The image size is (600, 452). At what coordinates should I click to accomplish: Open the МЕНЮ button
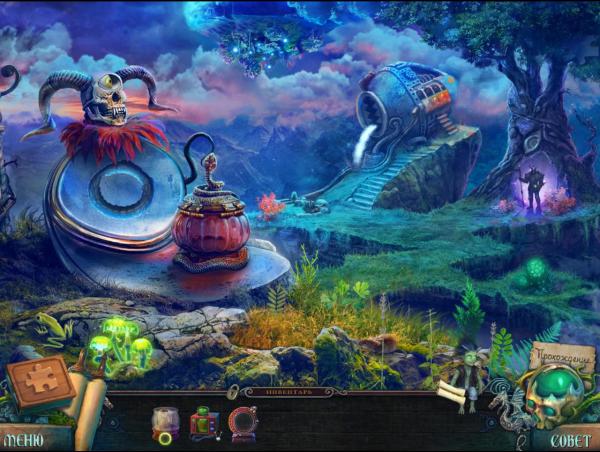pos(24,439)
